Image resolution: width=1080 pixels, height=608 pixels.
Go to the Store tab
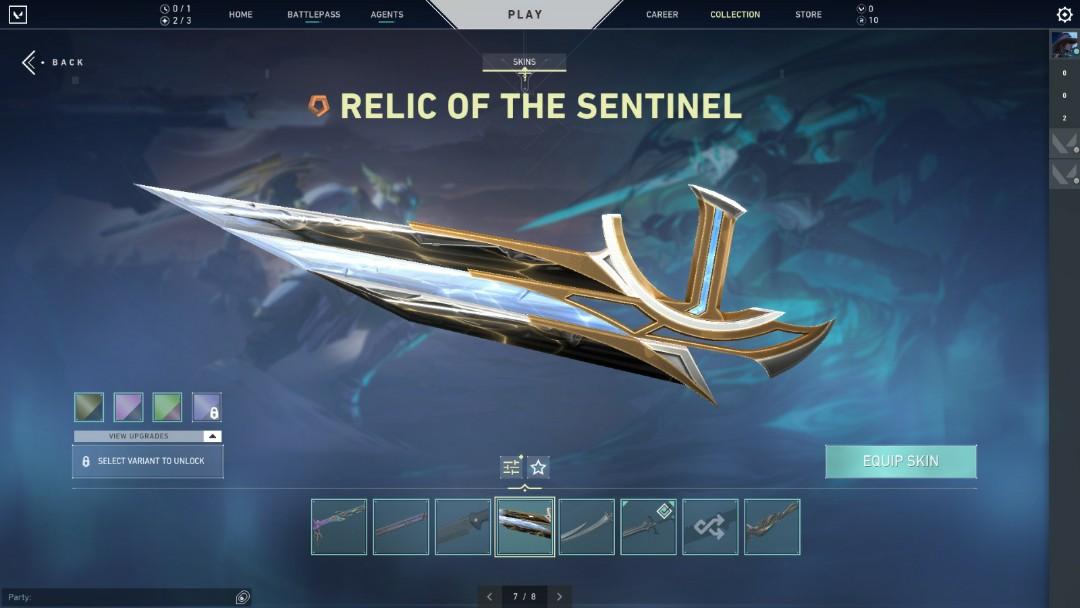point(808,15)
